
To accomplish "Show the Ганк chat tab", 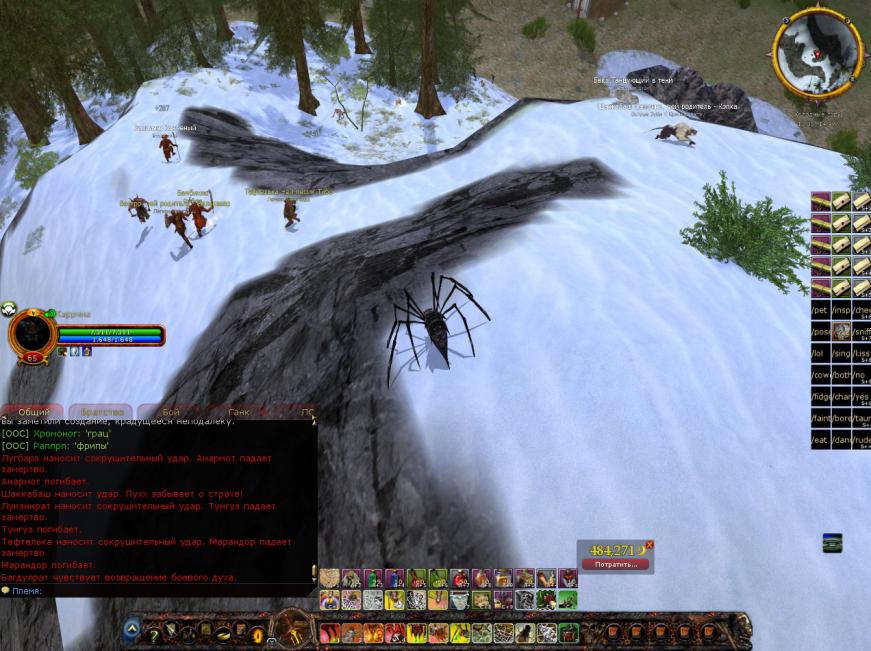I will 239,412.
